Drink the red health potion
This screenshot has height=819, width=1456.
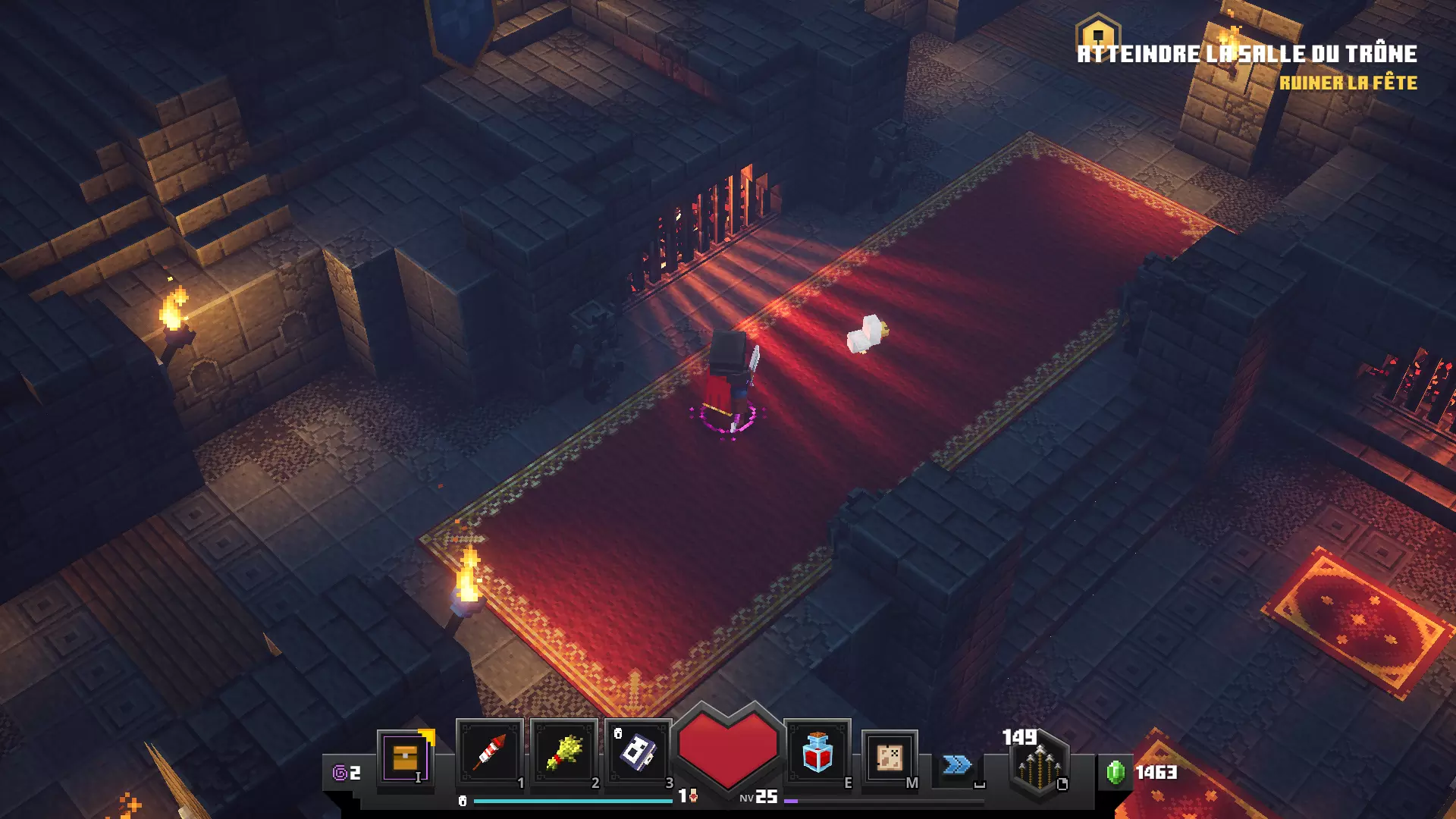click(x=817, y=752)
